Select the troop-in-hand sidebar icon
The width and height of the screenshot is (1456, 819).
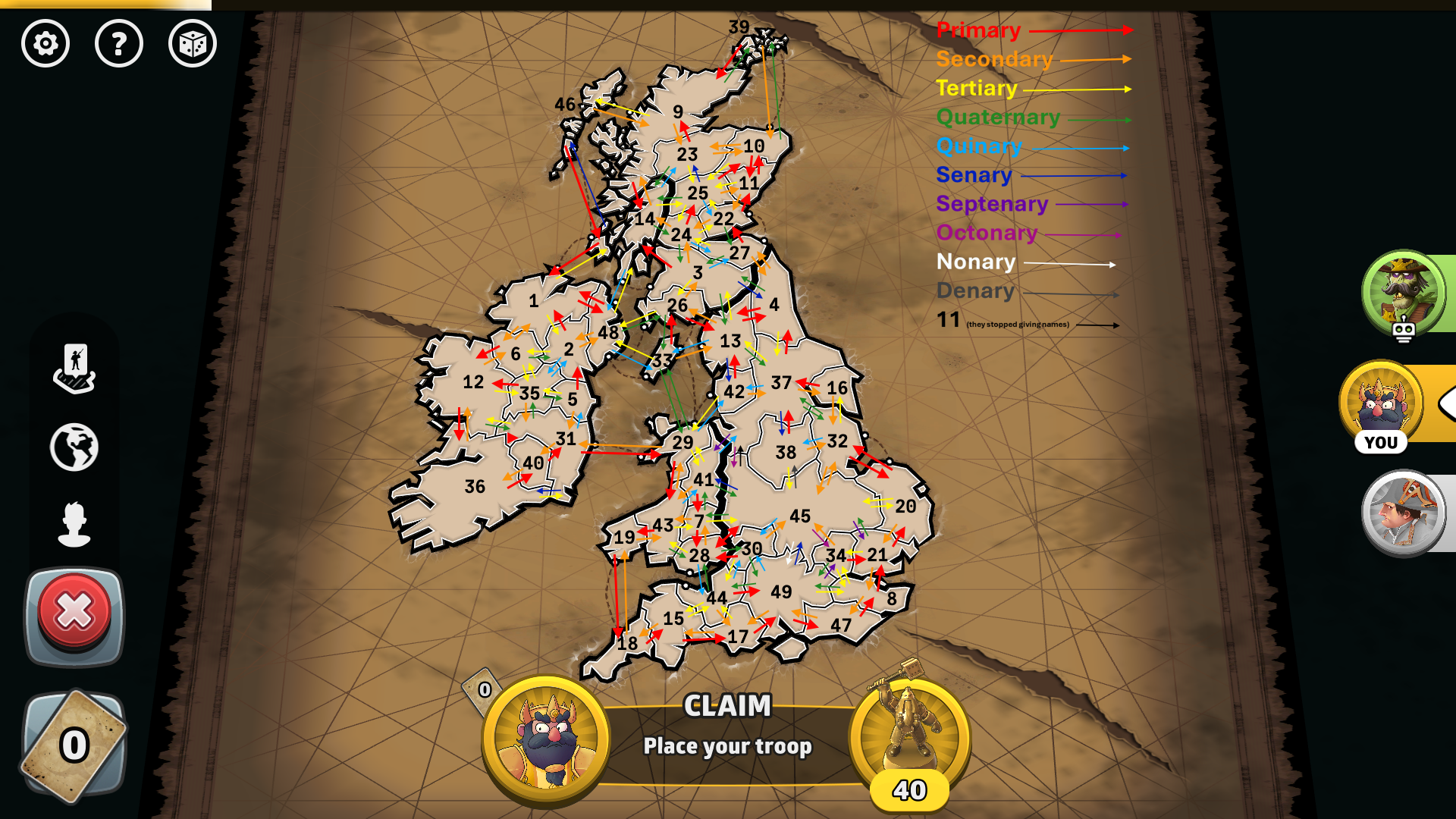pyautogui.click(x=74, y=369)
